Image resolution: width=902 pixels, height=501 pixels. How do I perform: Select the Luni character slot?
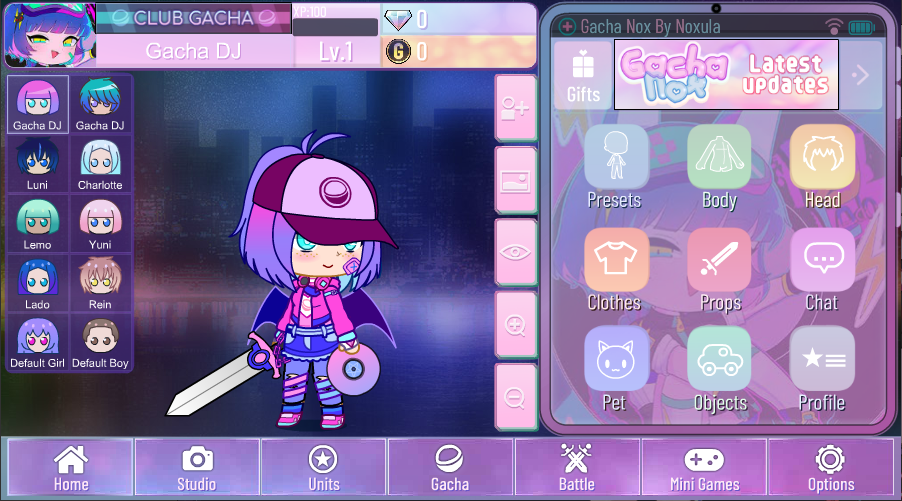(x=38, y=164)
